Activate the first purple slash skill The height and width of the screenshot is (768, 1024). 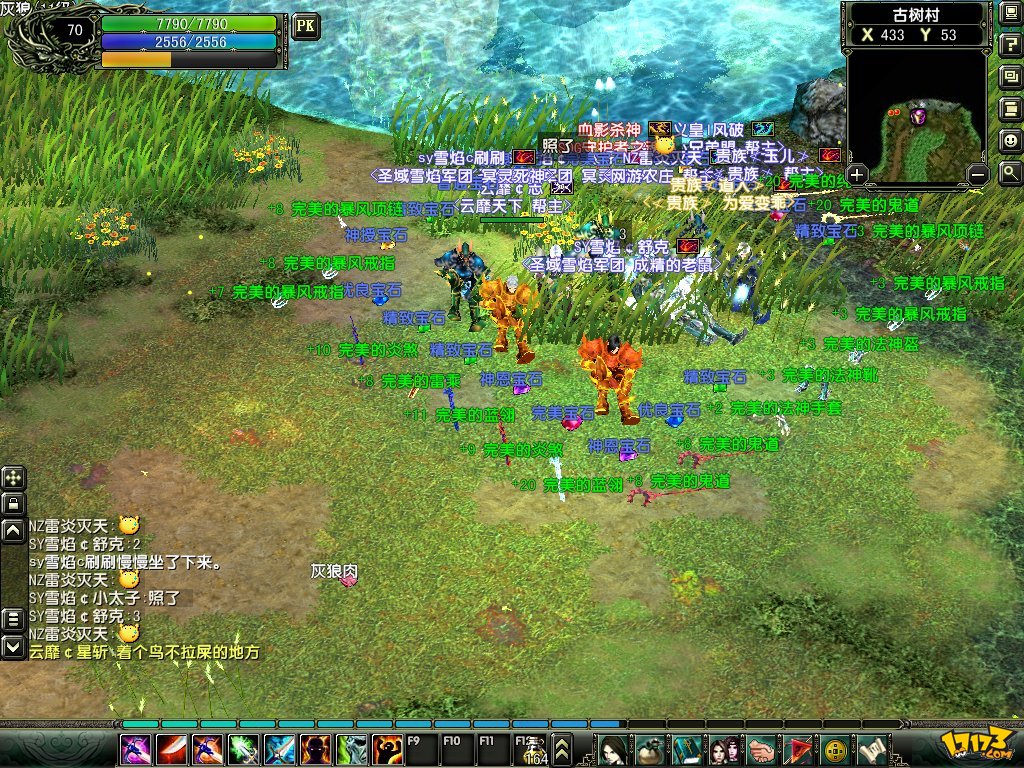pyautogui.click(x=136, y=748)
